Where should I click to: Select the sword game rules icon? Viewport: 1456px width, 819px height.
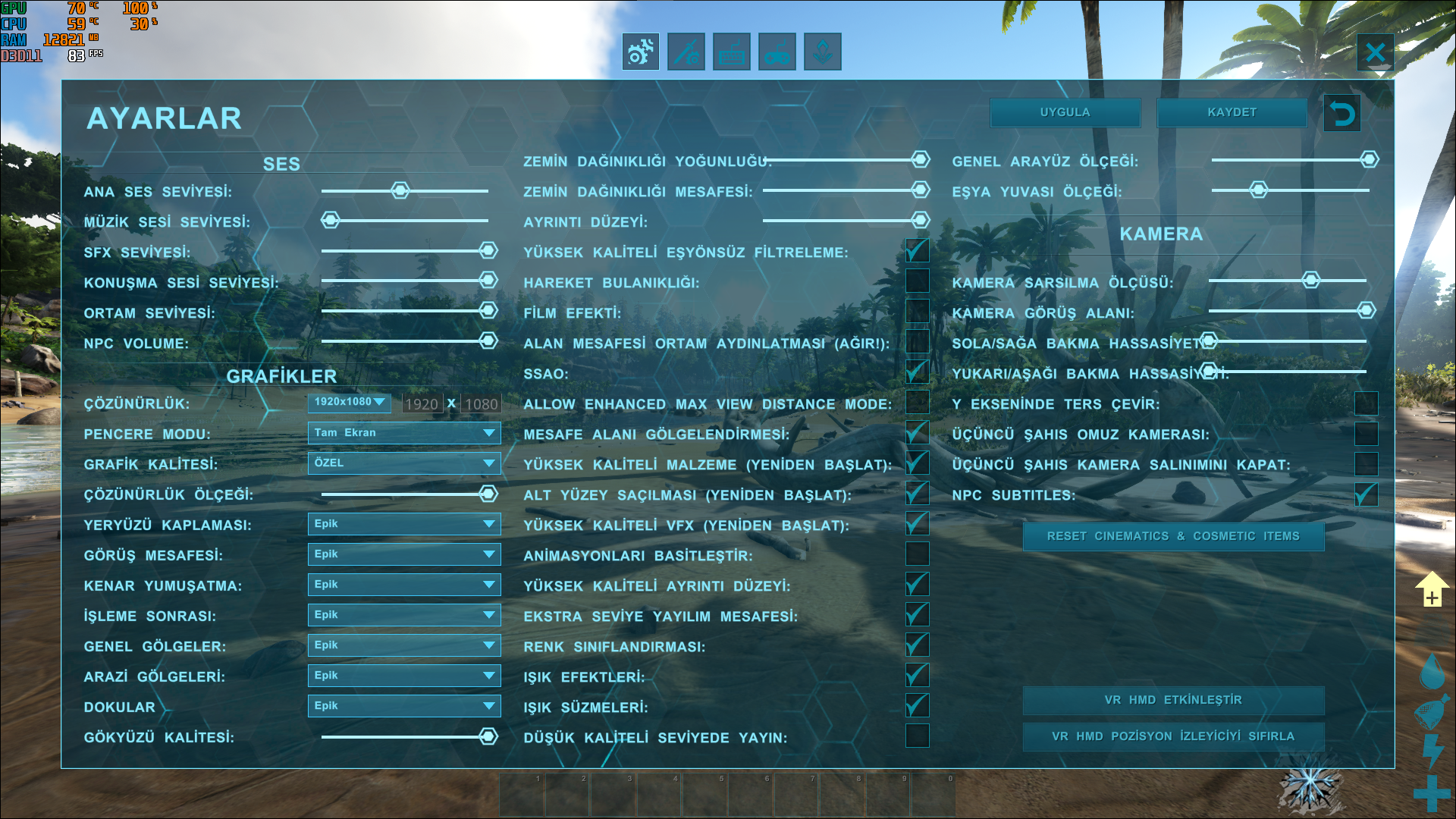685,51
